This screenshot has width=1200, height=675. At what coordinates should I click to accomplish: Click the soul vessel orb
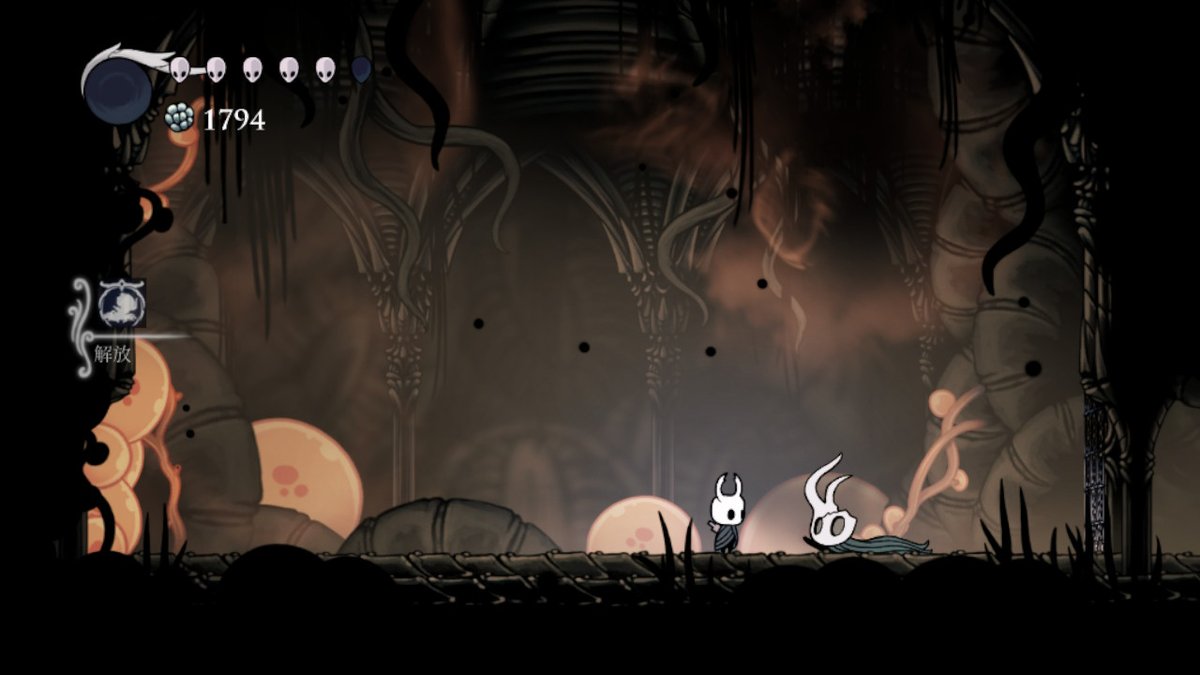118,86
